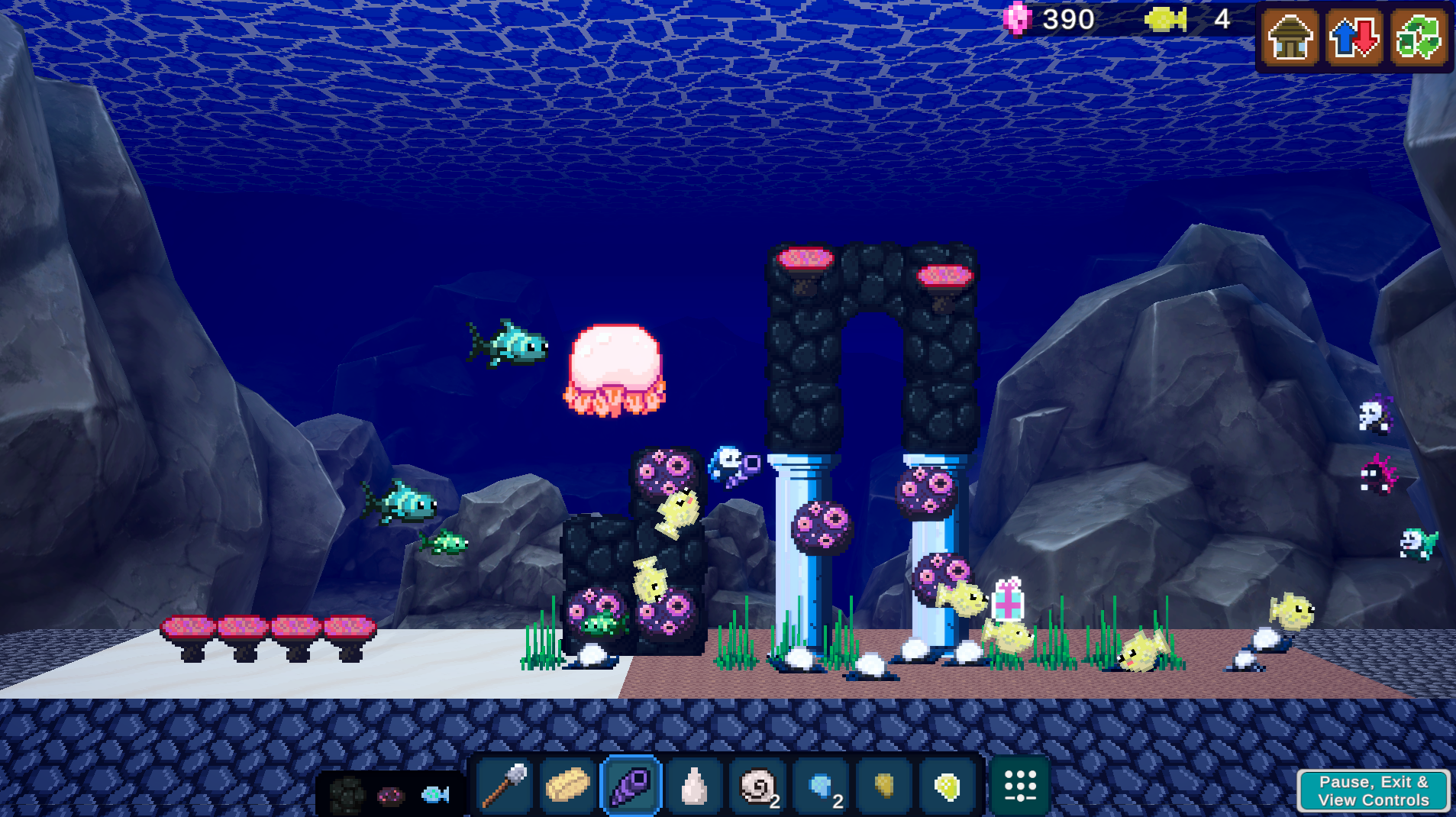Select the shovel hotbar slot

point(505,786)
